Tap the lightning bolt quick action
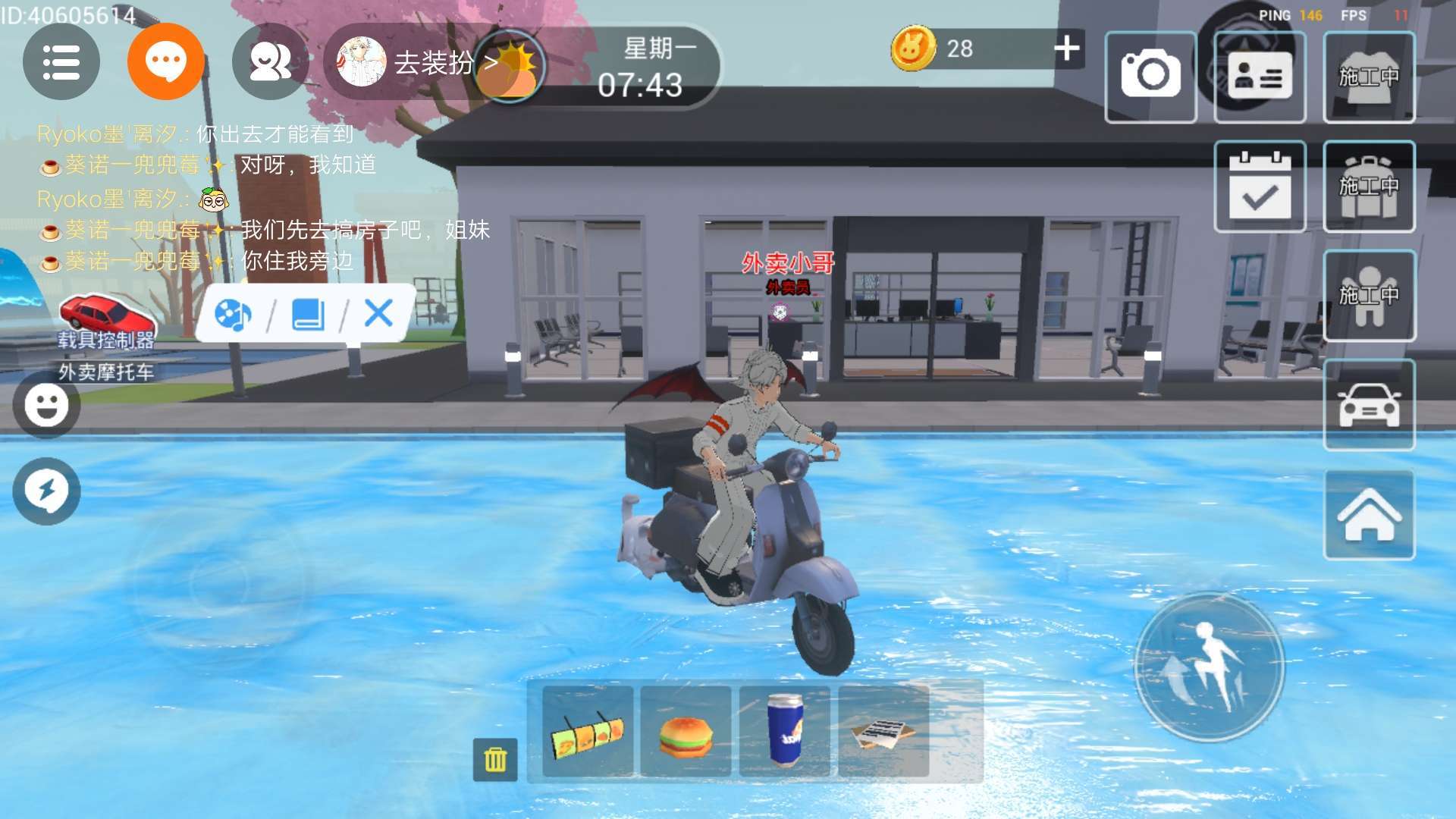This screenshot has width=1456, height=819. pyautogui.click(x=46, y=491)
